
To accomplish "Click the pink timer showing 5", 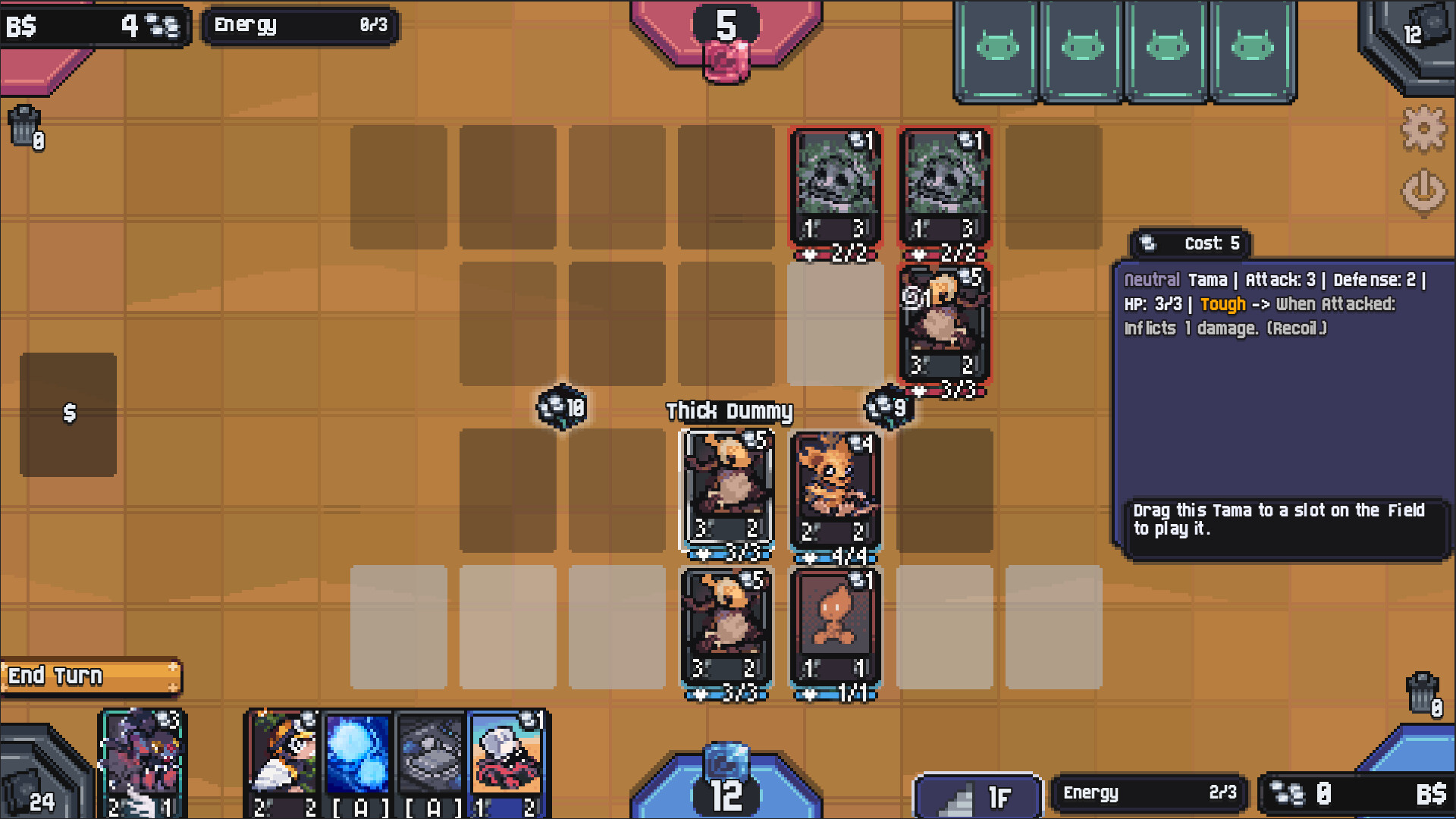I will [x=724, y=25].
